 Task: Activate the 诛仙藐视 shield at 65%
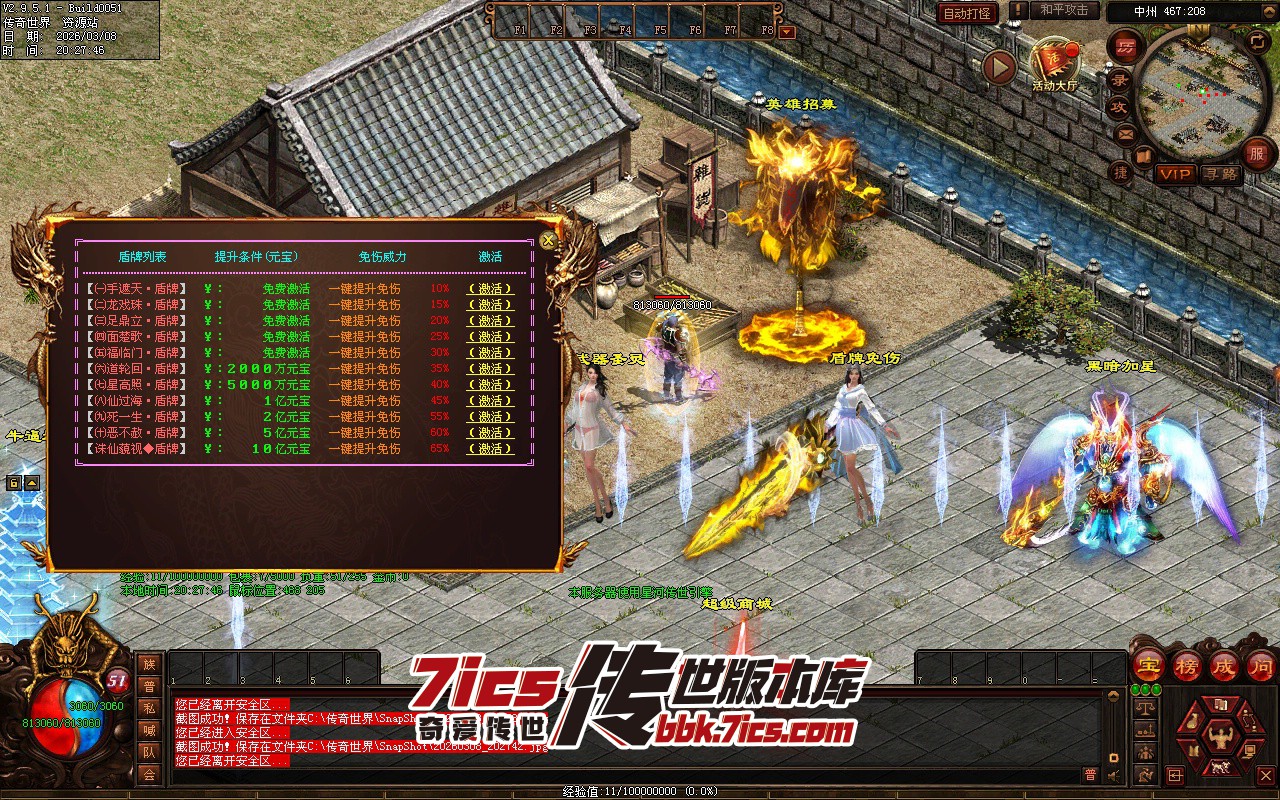[x=490, y=449]
